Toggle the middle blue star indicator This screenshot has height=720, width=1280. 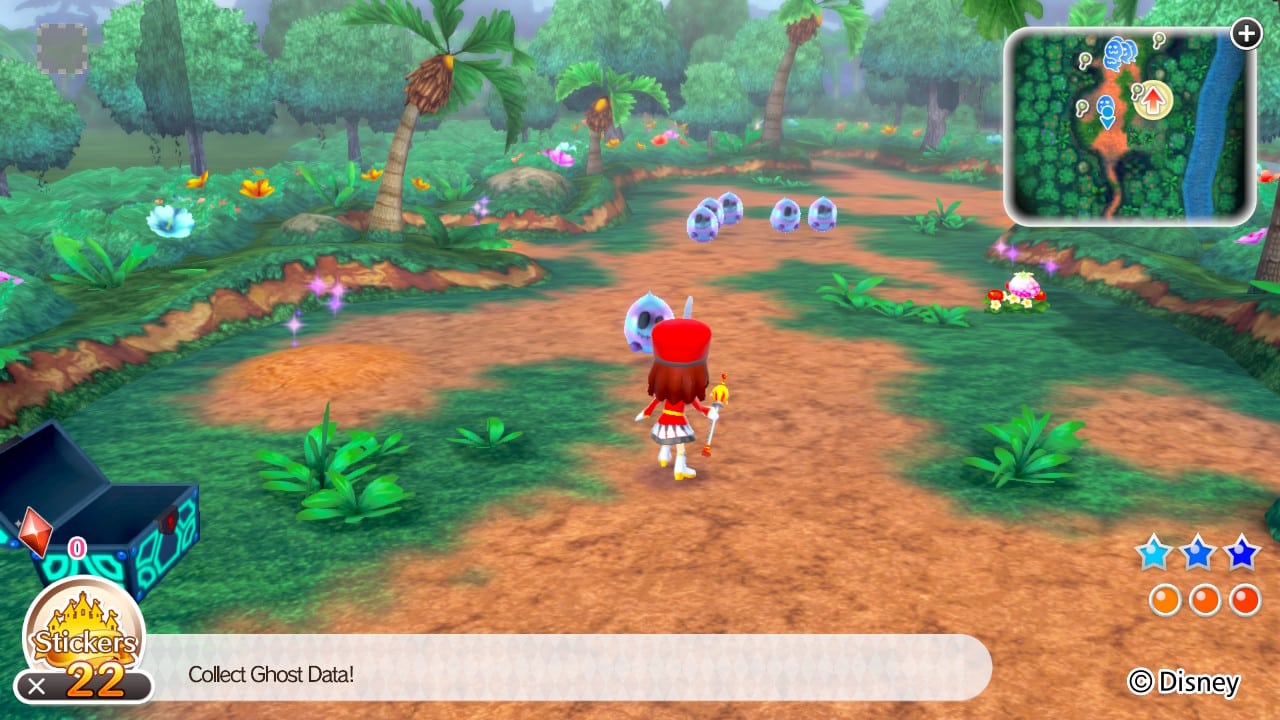[1197, 550]
